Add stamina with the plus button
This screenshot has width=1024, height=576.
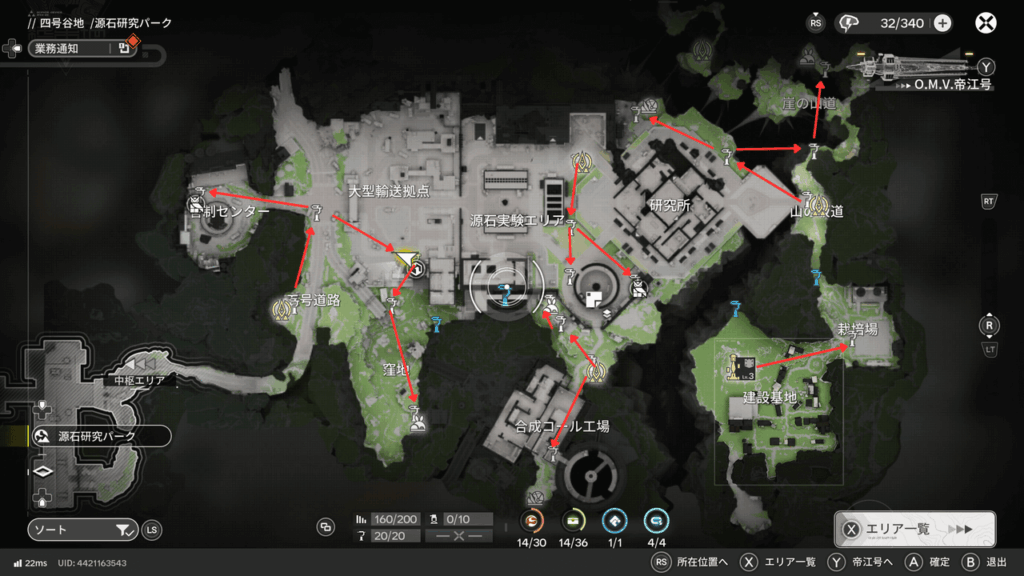[x=942, y=23]
